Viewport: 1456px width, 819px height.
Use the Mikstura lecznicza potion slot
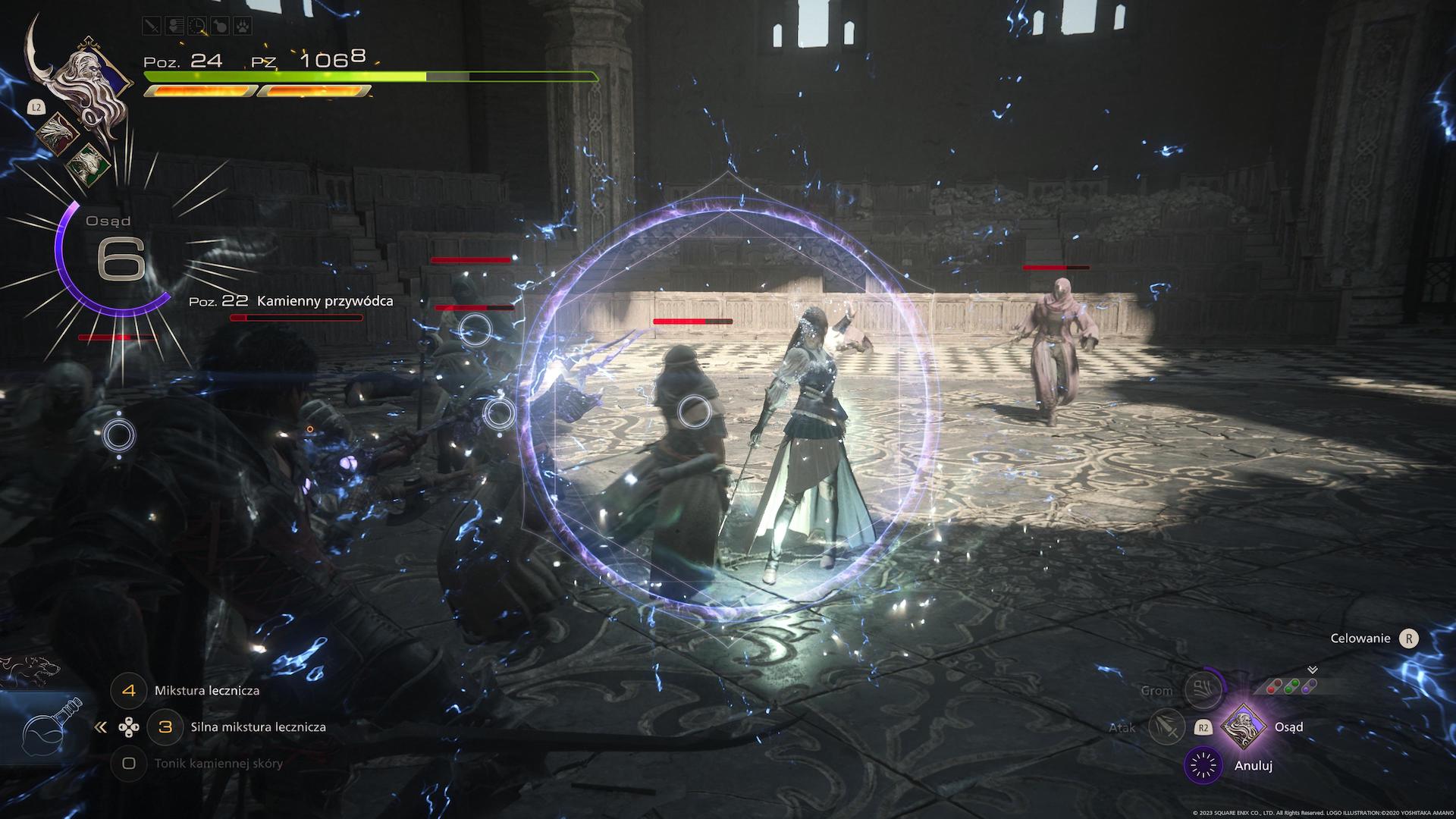(129, 691)
